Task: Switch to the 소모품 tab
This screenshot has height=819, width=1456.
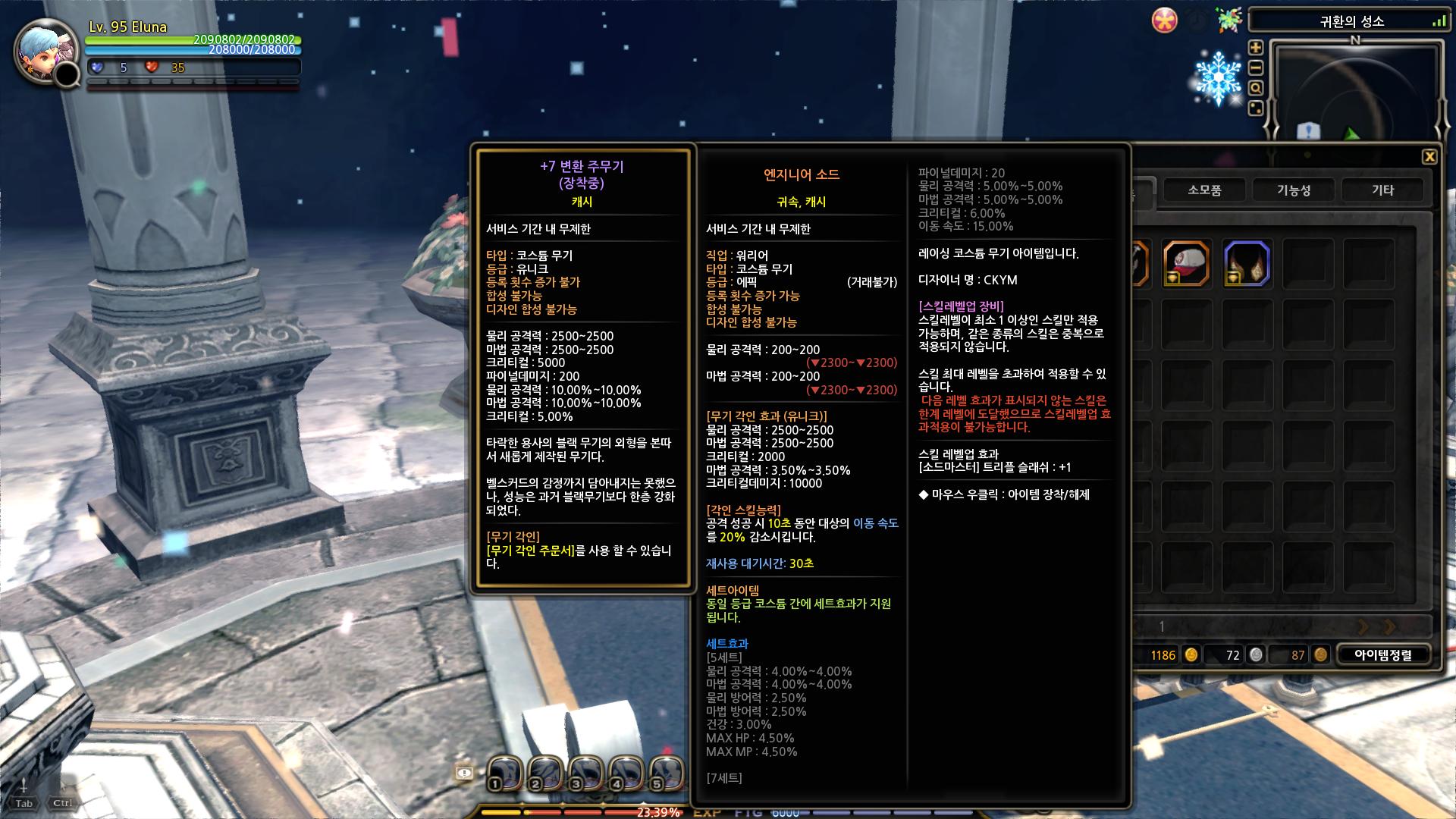Action: [1204, 190]
